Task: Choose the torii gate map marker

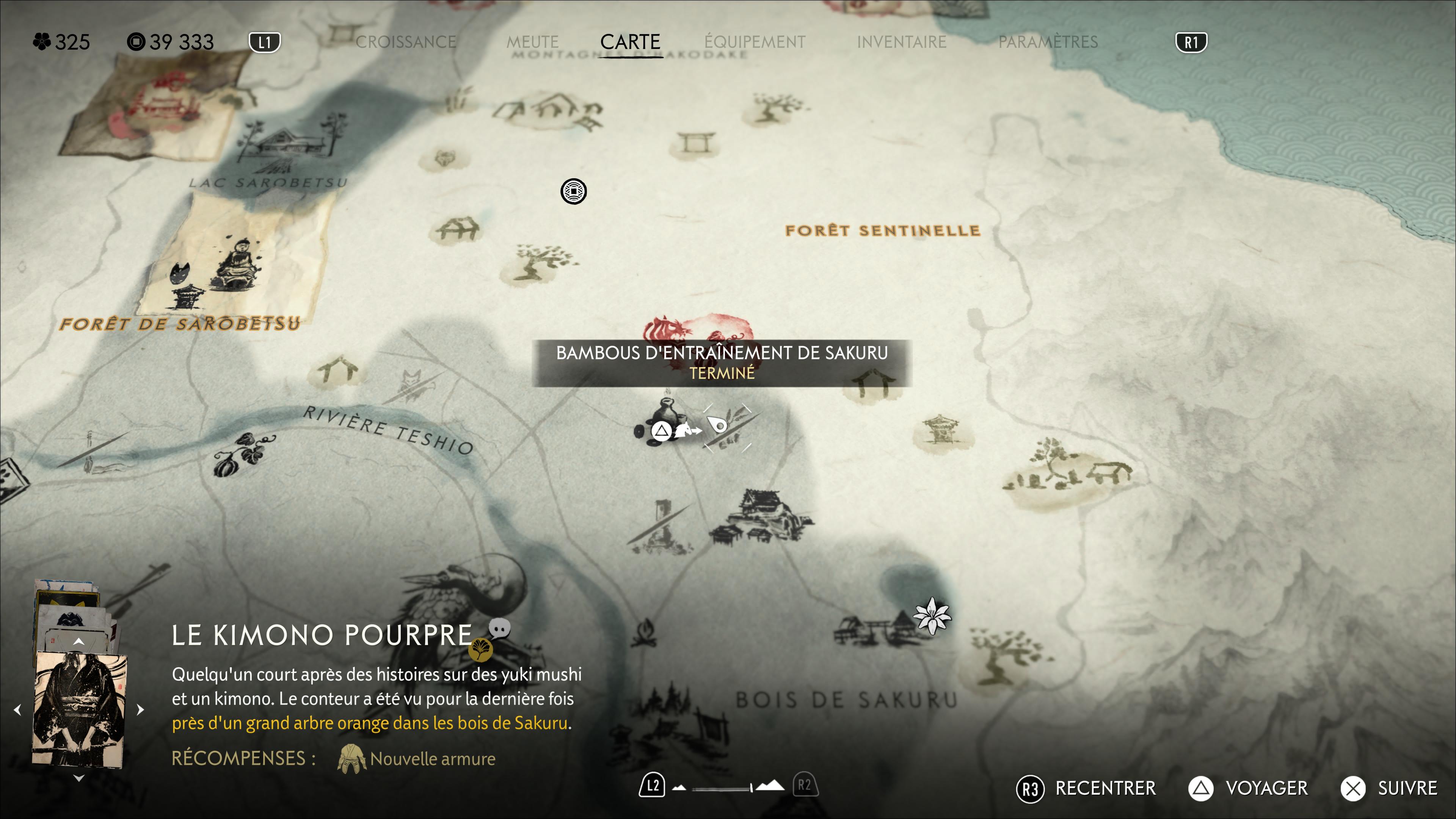Action: pyautogui.click(x=696, y=143)
